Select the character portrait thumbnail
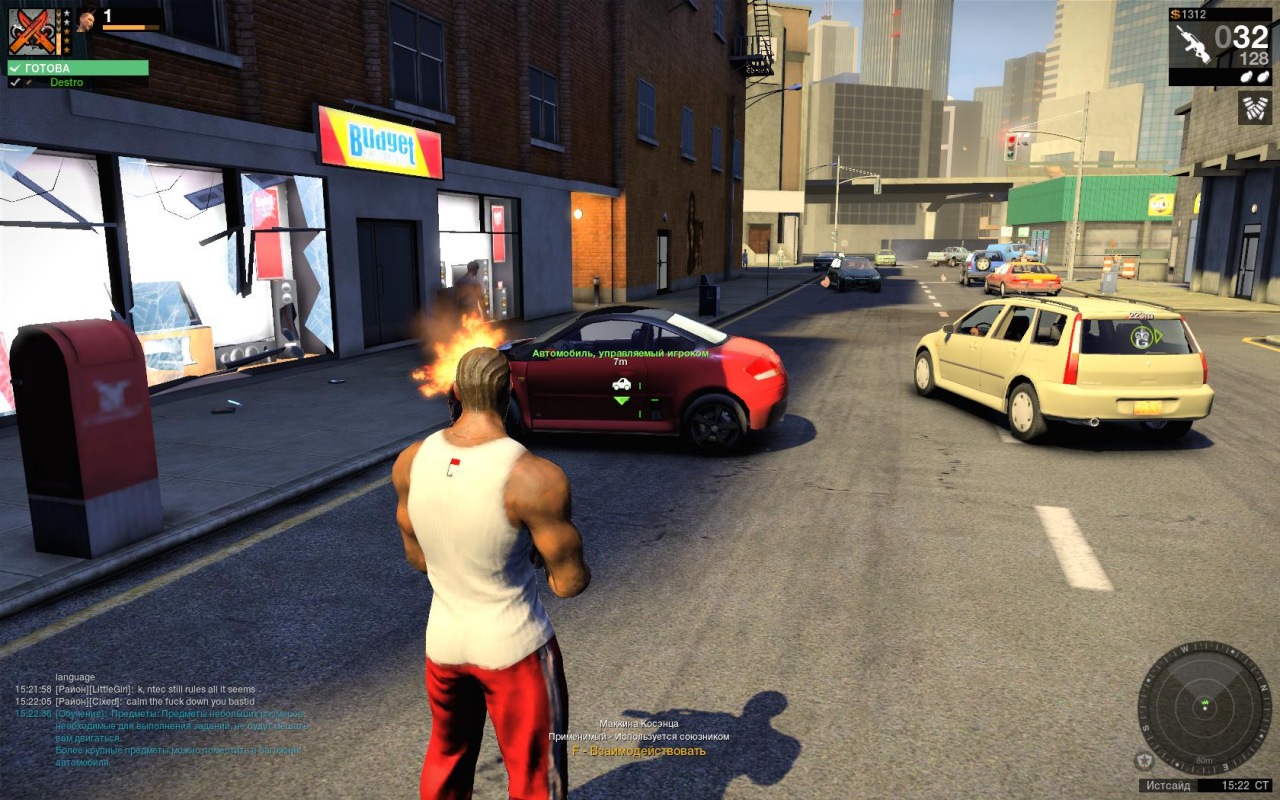The width and height of the screenshot is (1280, 800). (x=87, y=19)
